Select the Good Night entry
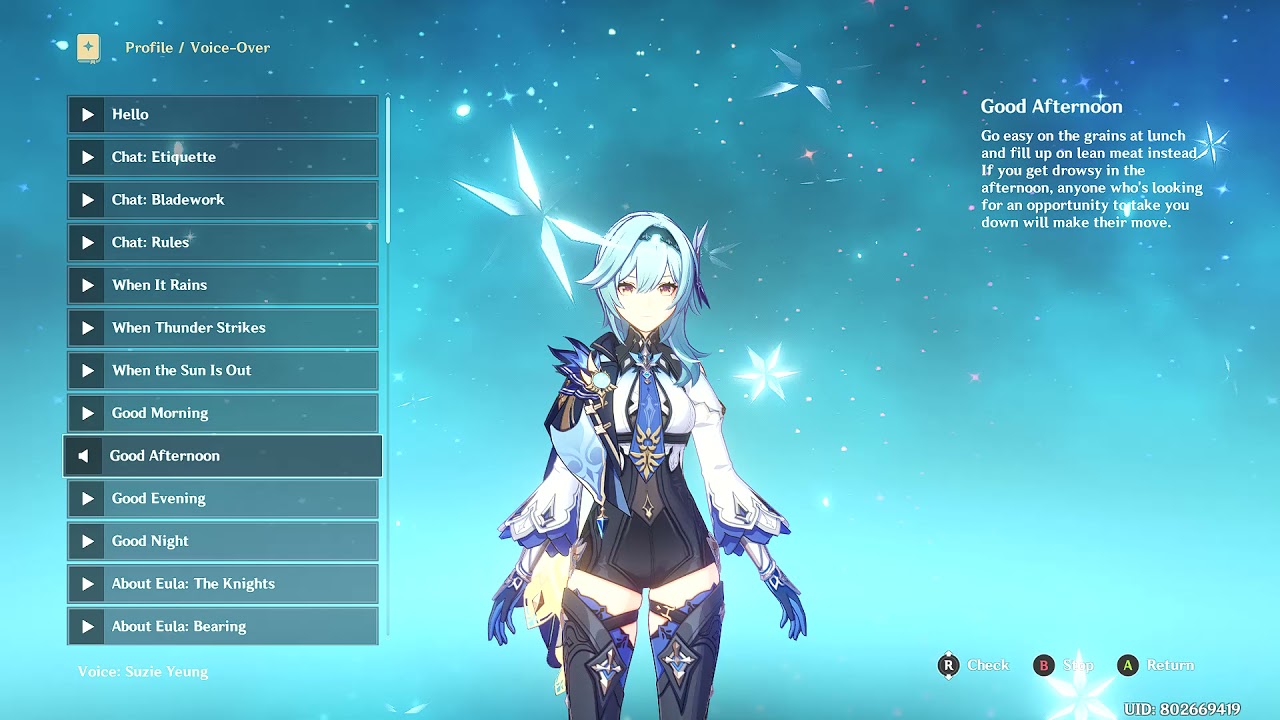This screenshot has height=720, width=1280. (222, 541)
